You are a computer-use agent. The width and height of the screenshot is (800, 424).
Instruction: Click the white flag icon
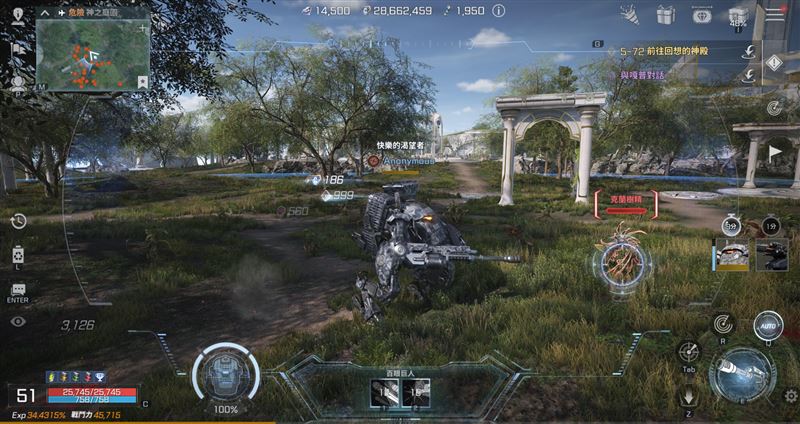(x=776, y=152)
